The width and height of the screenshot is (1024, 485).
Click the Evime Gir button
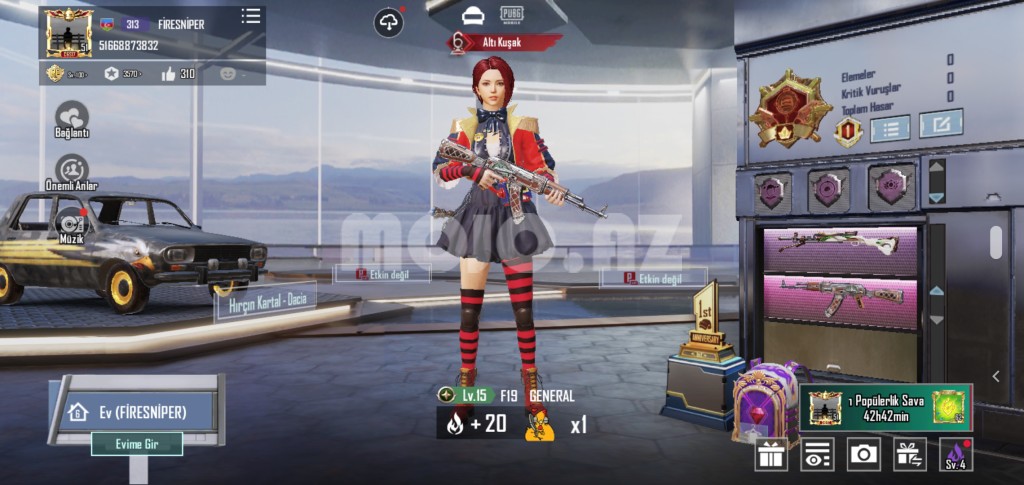click(x=137, y=444)
